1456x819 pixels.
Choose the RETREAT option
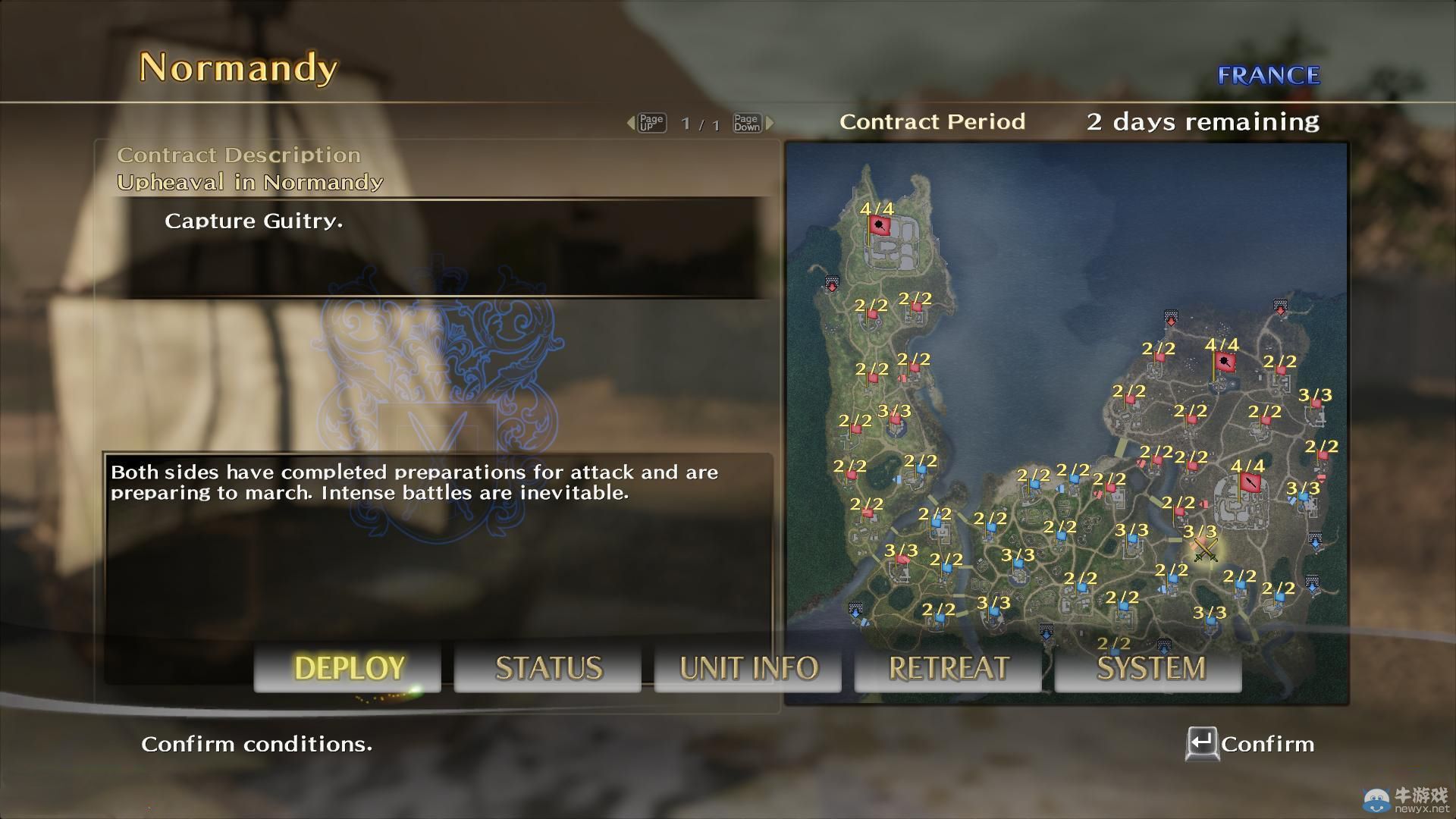[948, 668]
